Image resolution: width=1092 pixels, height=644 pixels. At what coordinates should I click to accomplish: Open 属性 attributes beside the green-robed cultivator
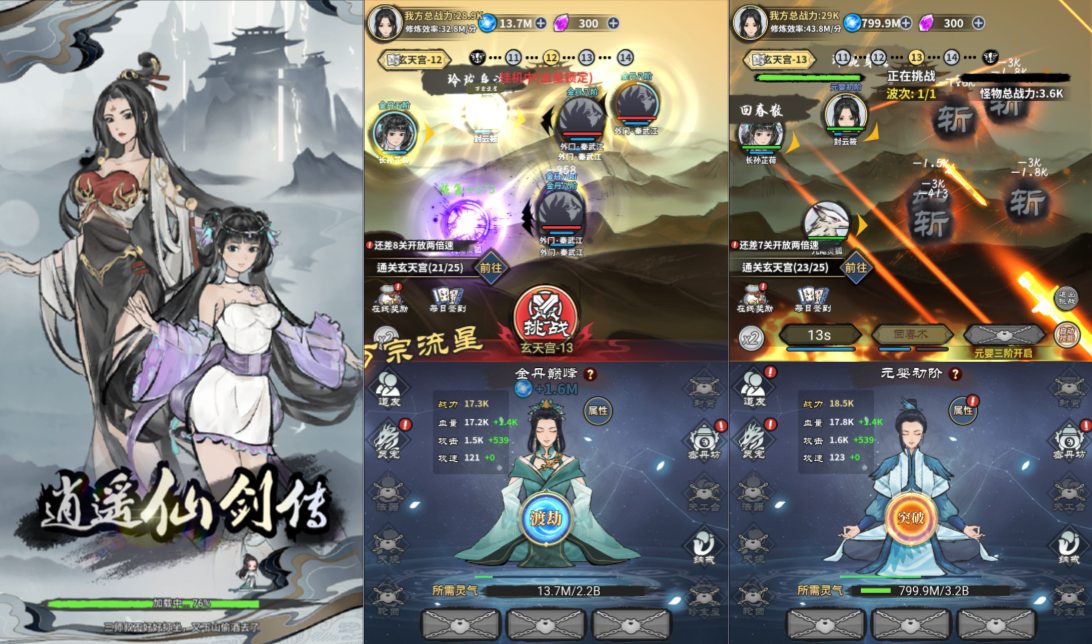(597, 410)
